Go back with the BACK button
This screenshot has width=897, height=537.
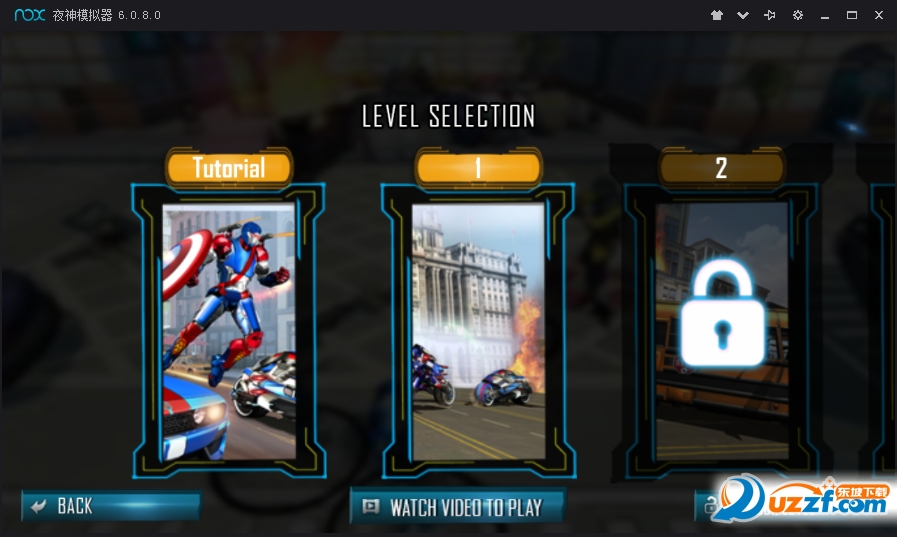[x=110, y=506]
